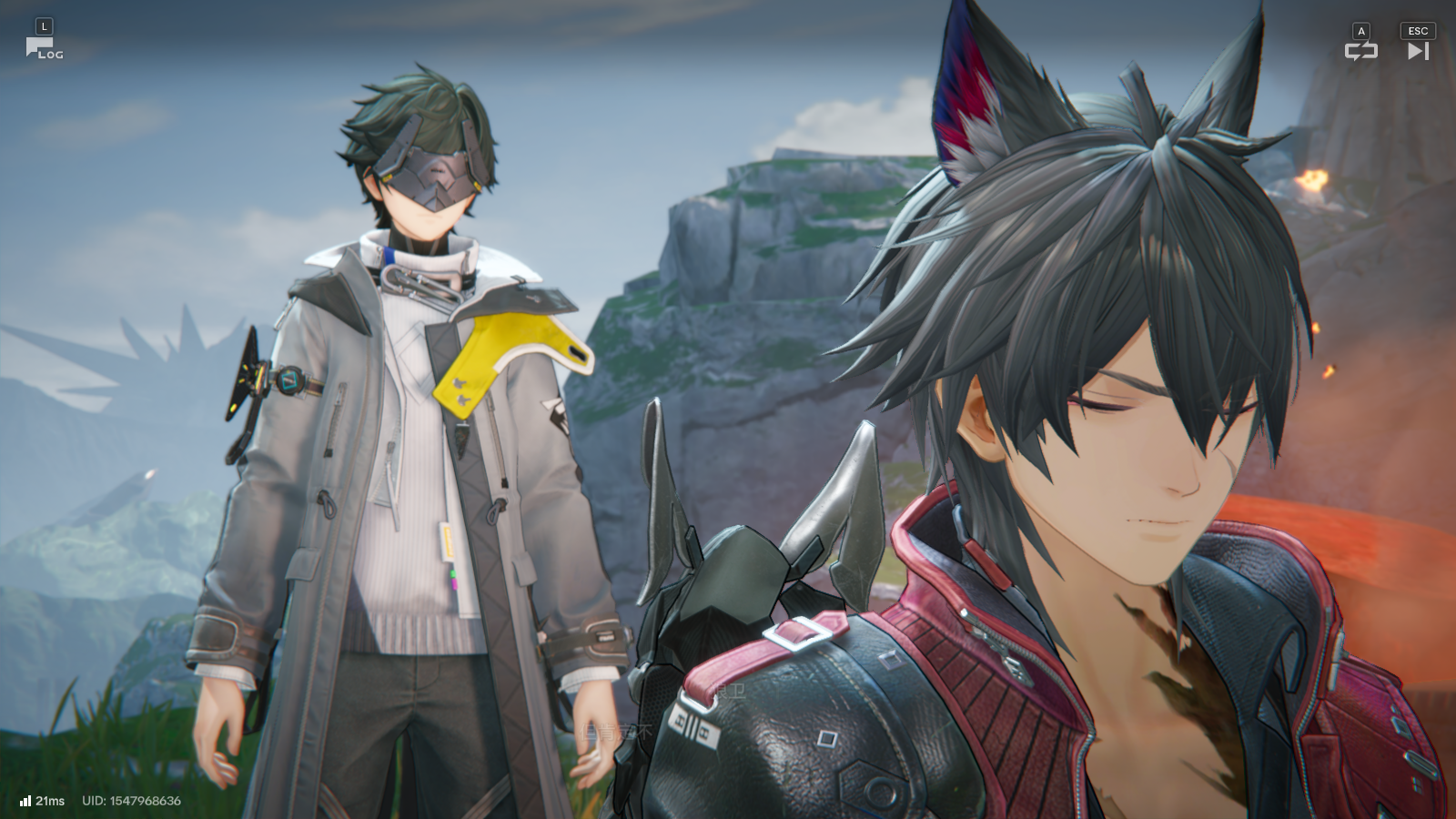
Task: Toggle auto-play dialogue loop icon
Action: coord(1360,51)
